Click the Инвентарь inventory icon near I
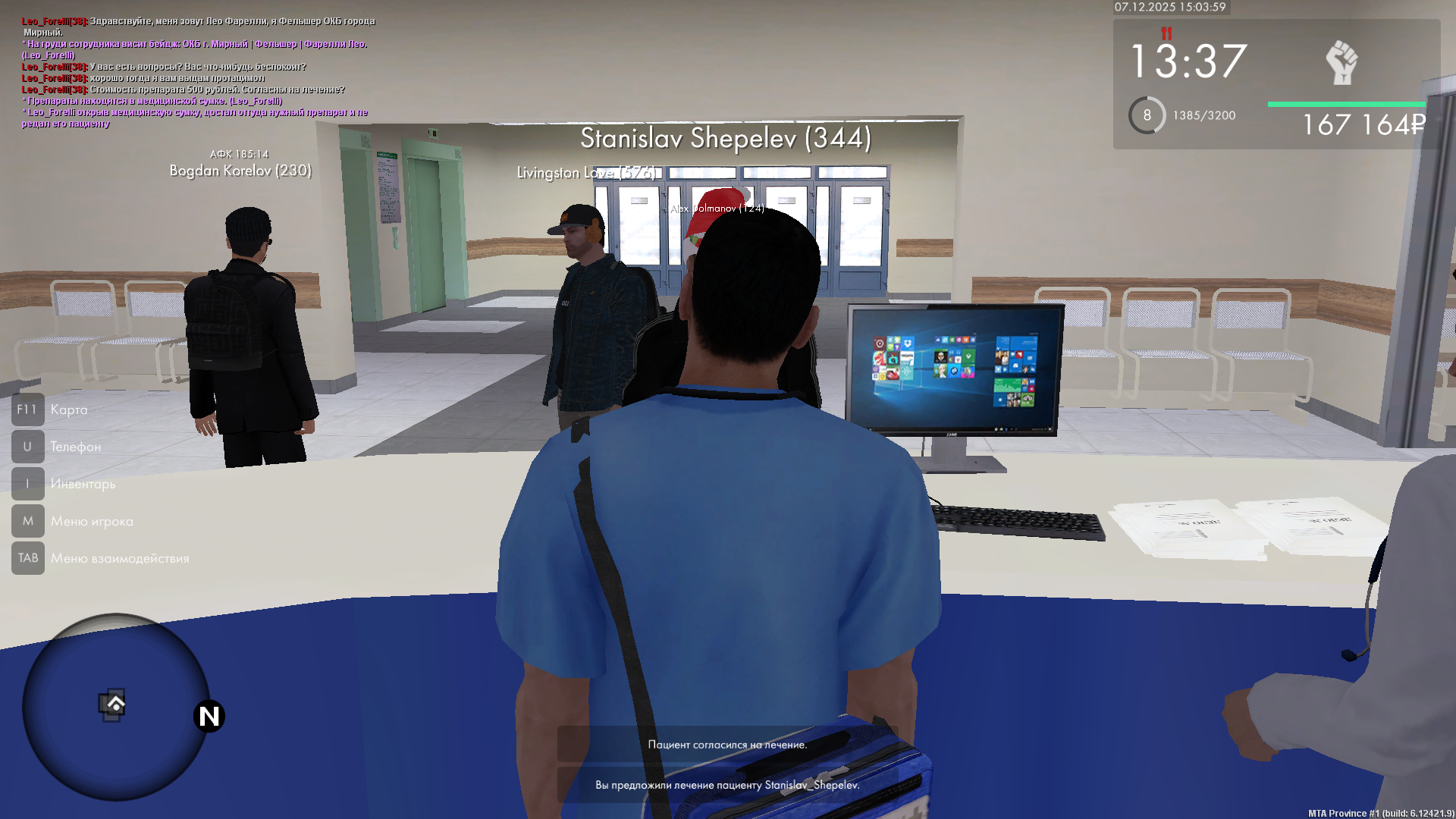The width and height of the screenshot is (1456, 819). coord(28,484)
